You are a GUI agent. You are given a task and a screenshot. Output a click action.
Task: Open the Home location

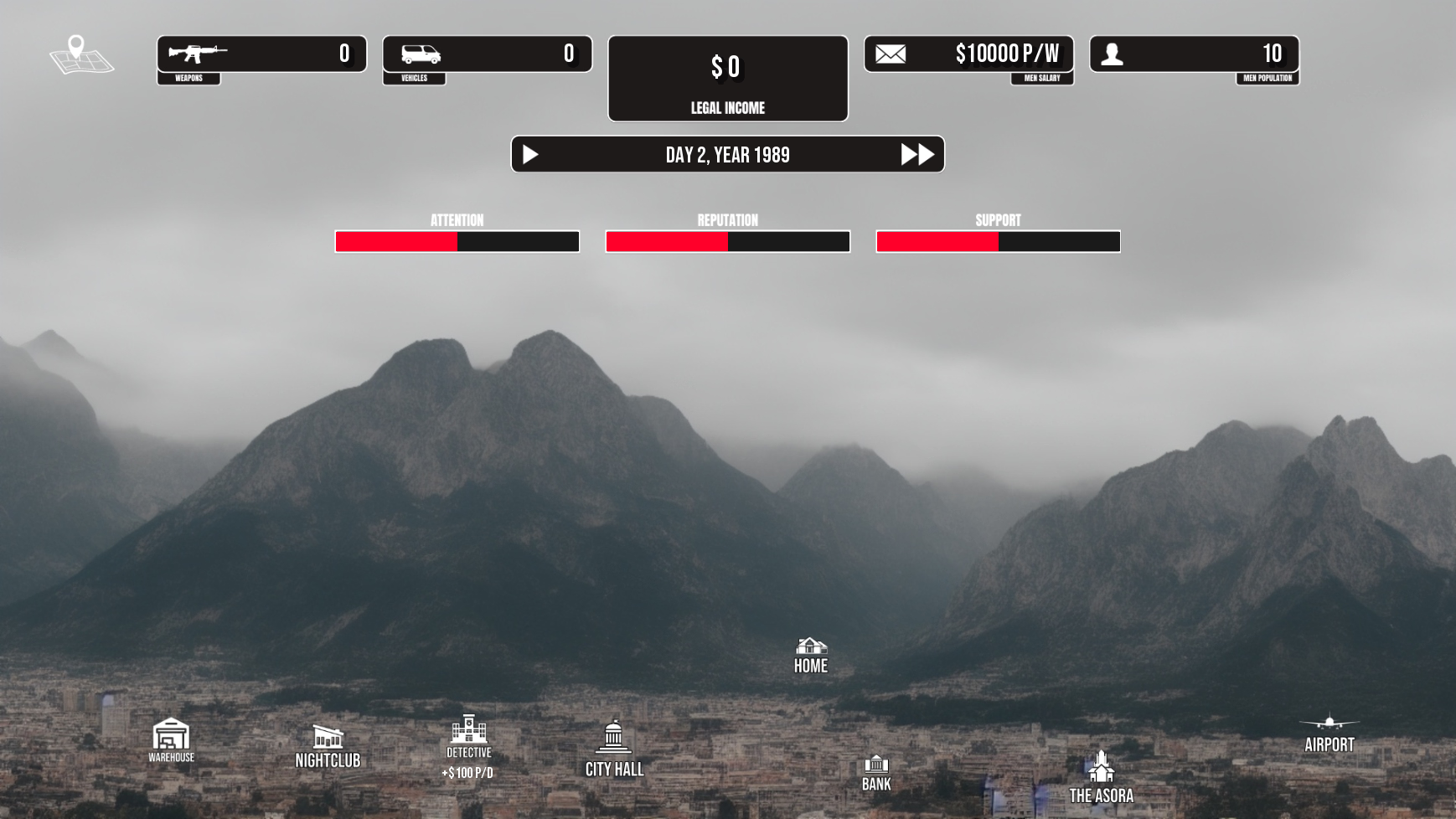tap(810, 655)
